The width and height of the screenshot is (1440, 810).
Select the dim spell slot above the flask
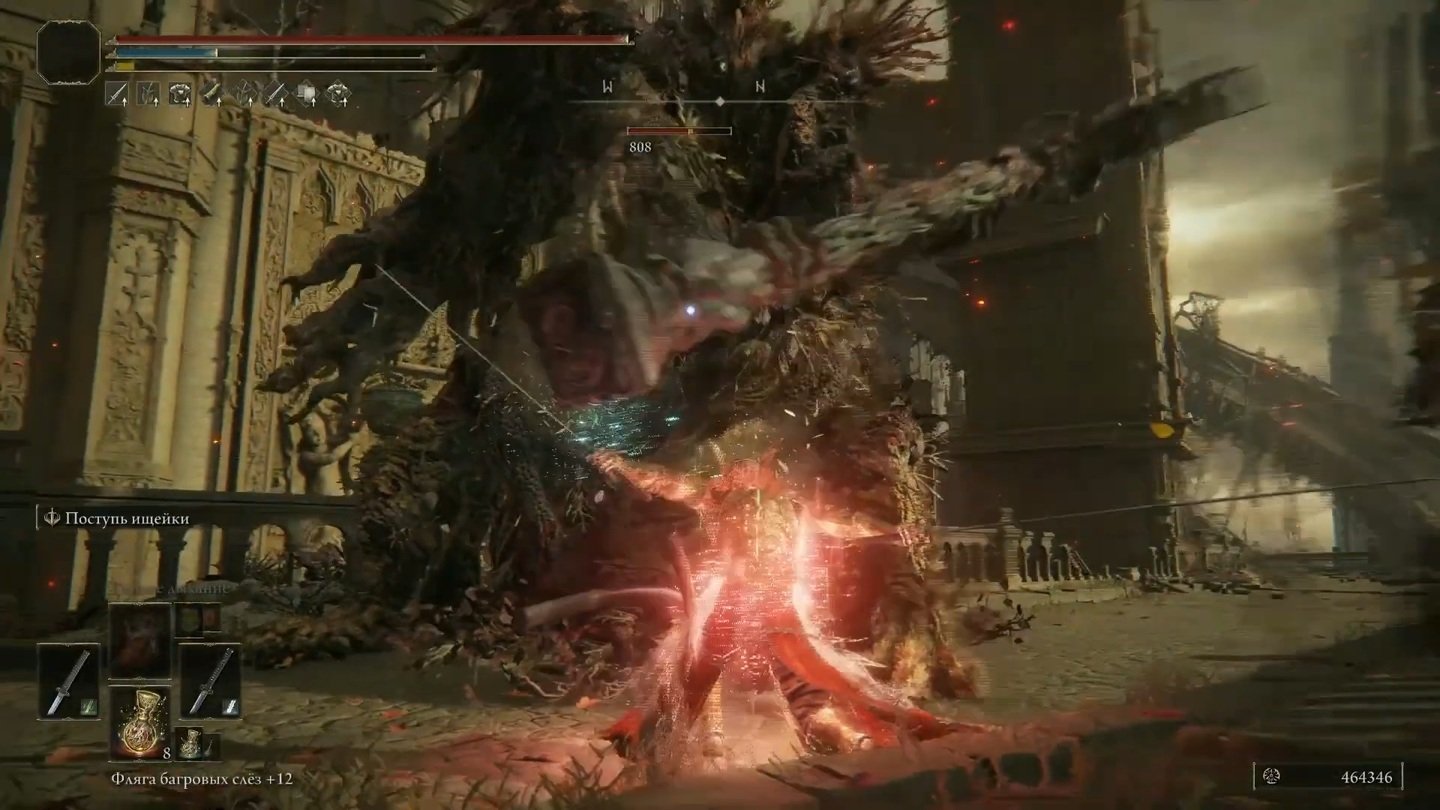139,640
